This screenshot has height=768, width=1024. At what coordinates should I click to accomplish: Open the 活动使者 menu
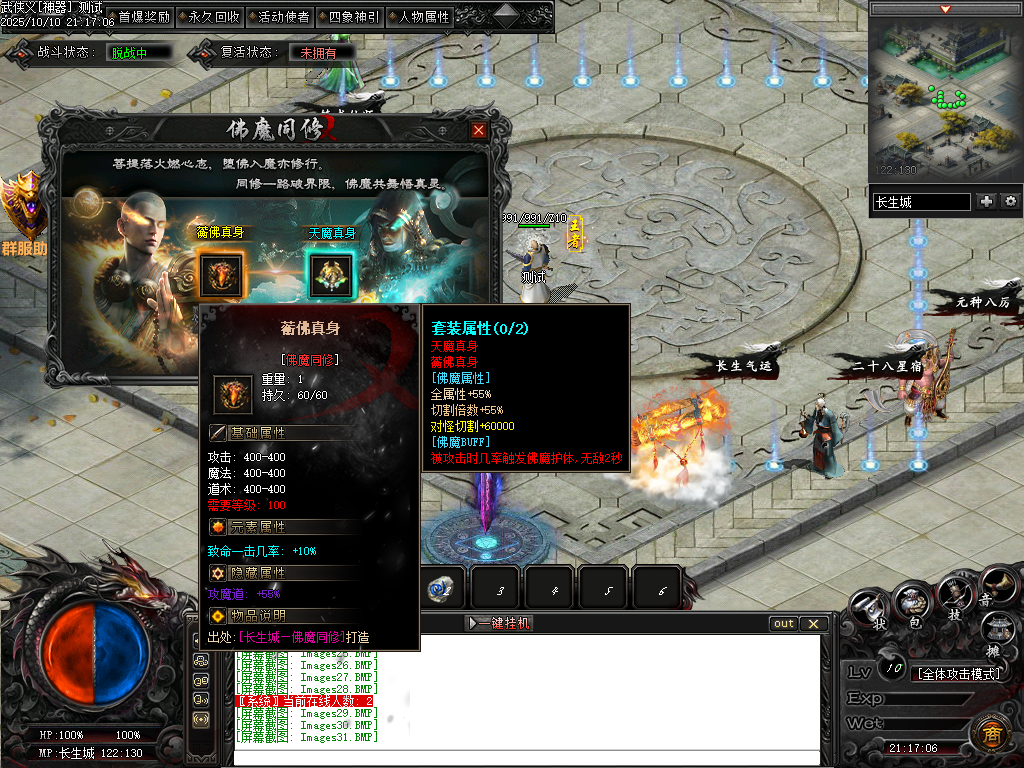tap(278, 16)
